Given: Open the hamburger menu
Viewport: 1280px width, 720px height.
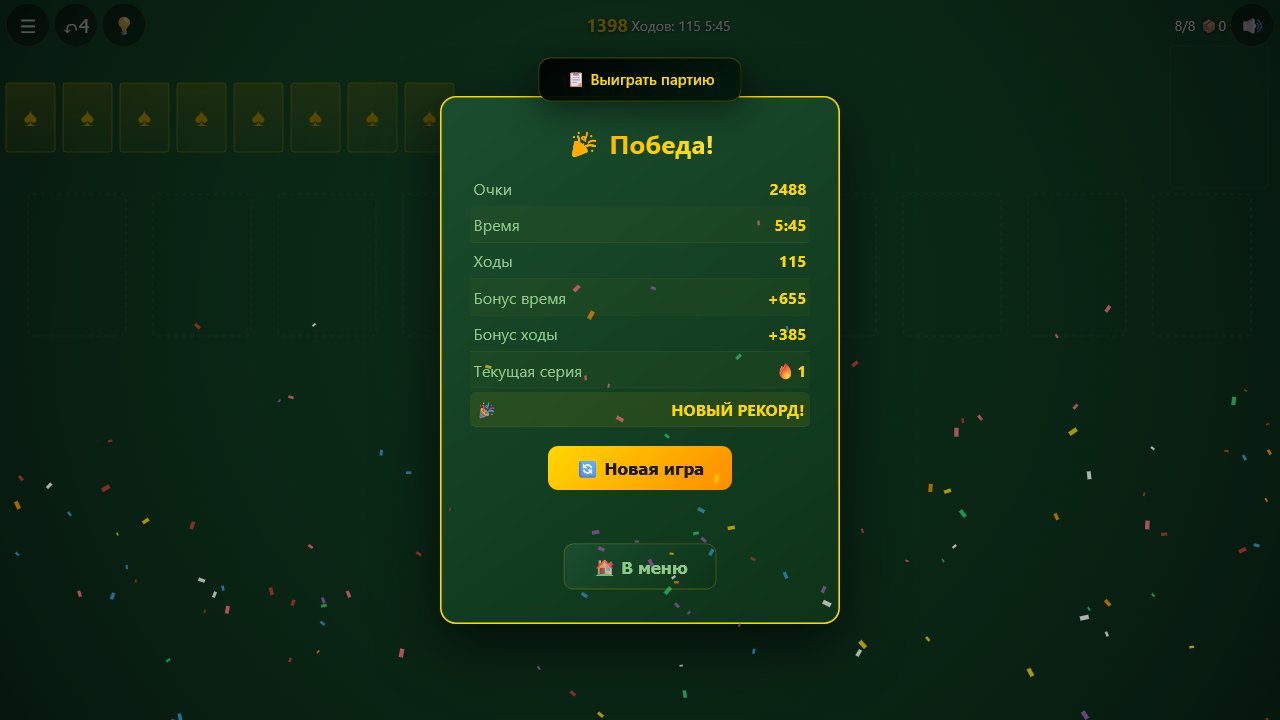Looking at the screenshot, I should tap(27, 25).
